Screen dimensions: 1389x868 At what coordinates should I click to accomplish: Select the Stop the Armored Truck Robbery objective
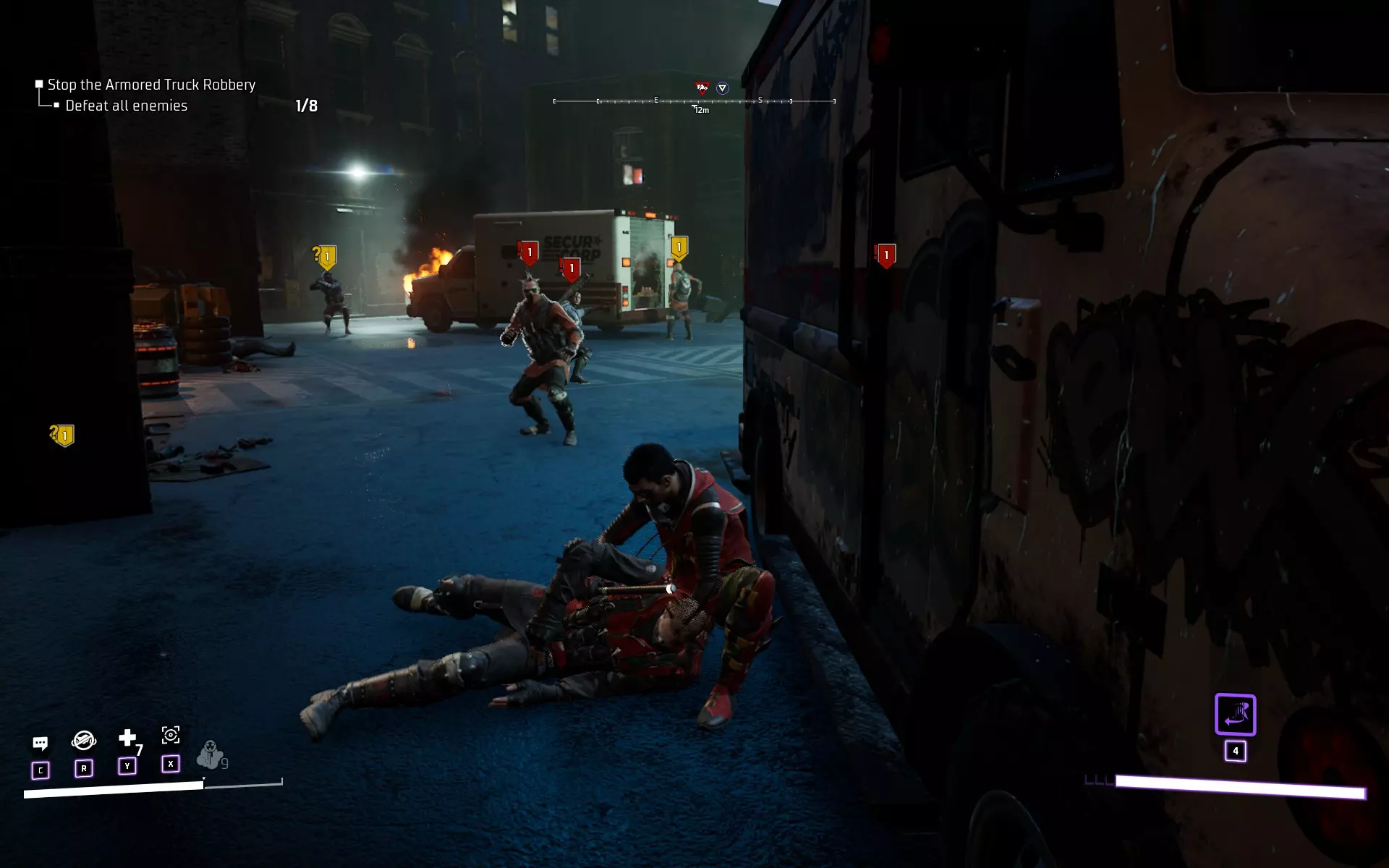[x=151, y=85]
